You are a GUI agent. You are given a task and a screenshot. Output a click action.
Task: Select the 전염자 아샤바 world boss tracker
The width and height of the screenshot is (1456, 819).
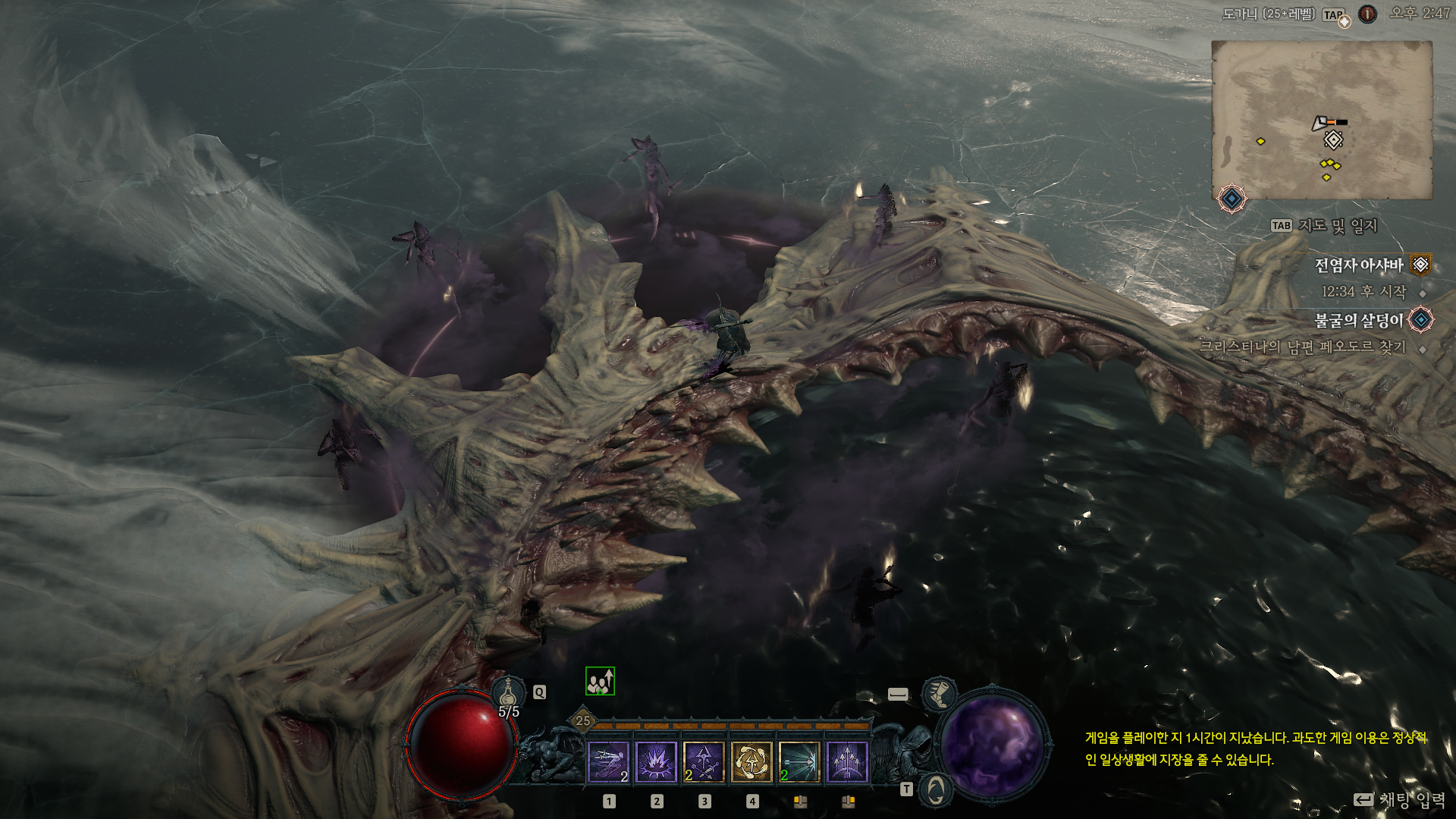pyautogui.click(x=1358, y=265)
